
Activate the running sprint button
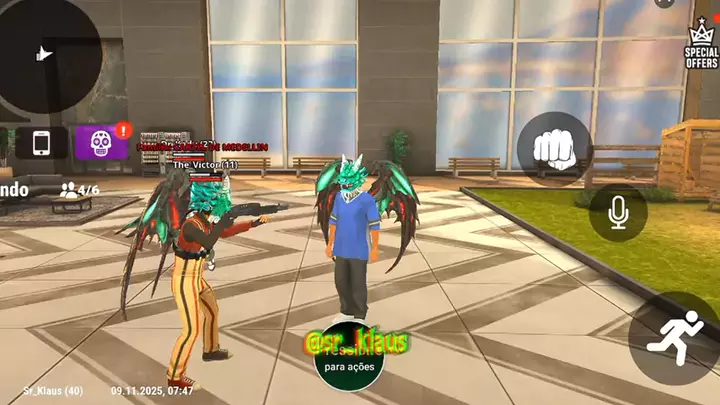click(x=674, y=338)
